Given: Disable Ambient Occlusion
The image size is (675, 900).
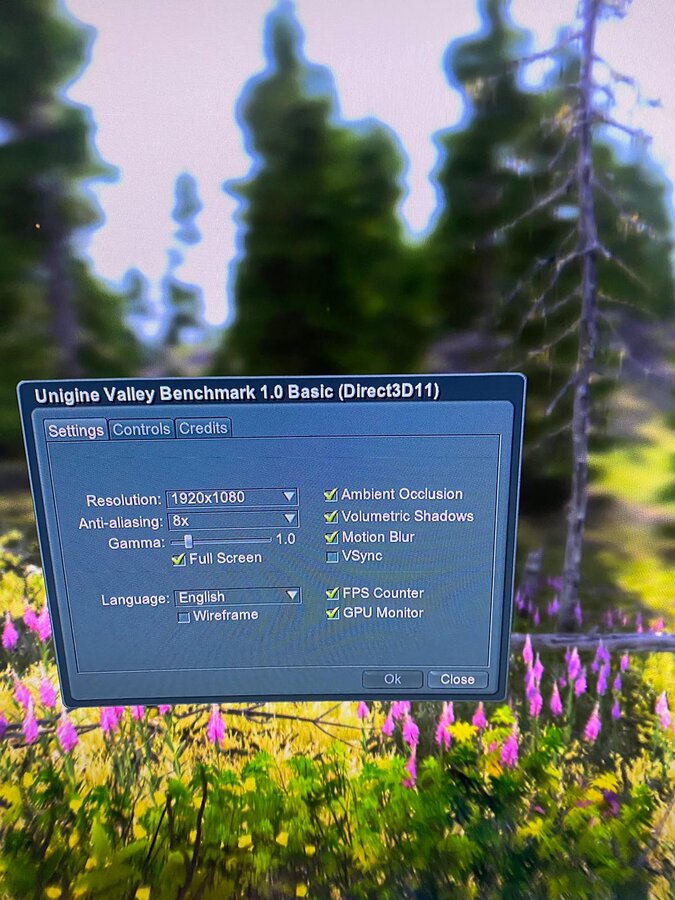Looking at the screenshot, I should pyautogui.click(x=331, y=494).
